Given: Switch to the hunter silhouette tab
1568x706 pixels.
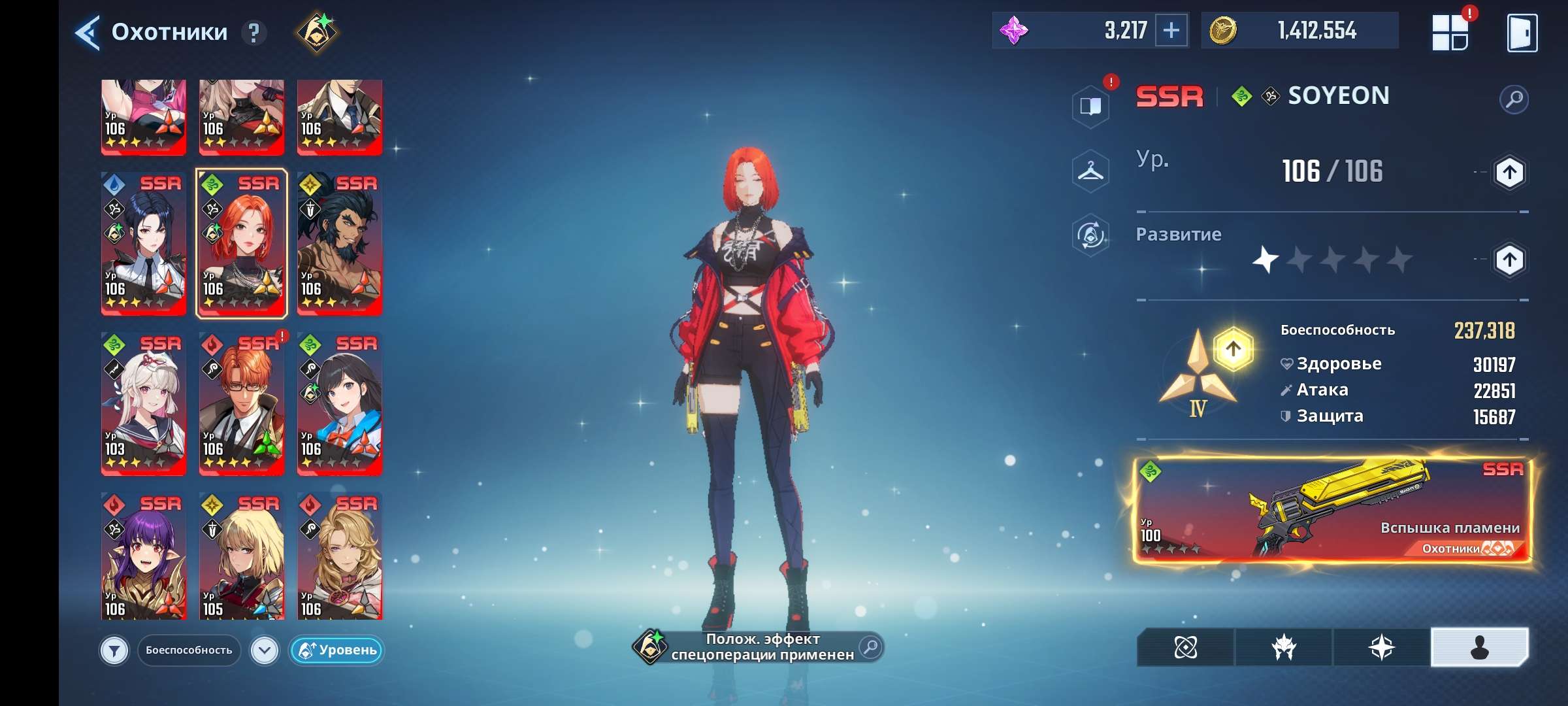Looking at the screenshot, I should tap(1479, 648).
